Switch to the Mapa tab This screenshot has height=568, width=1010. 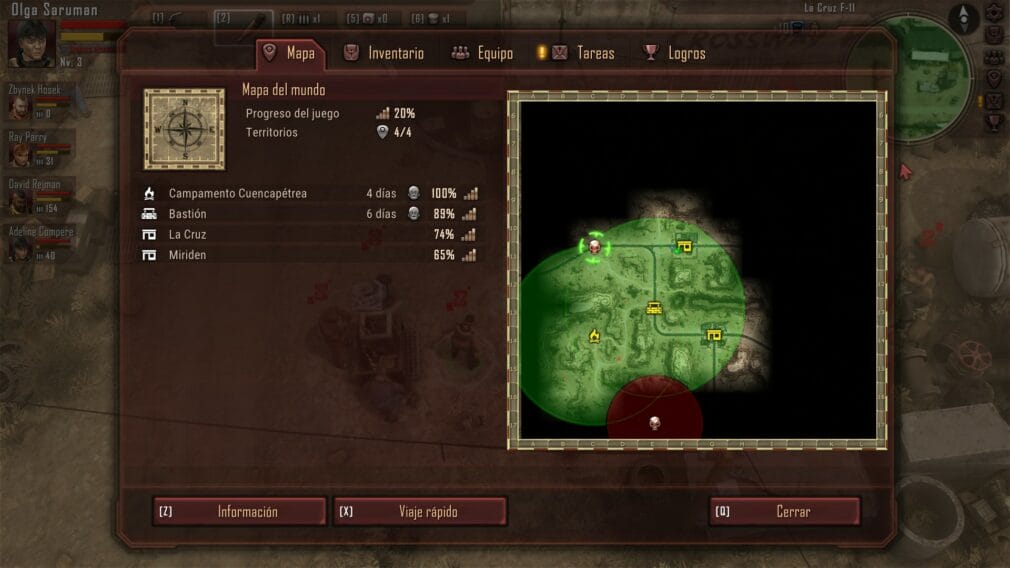(x=289, y=54)
